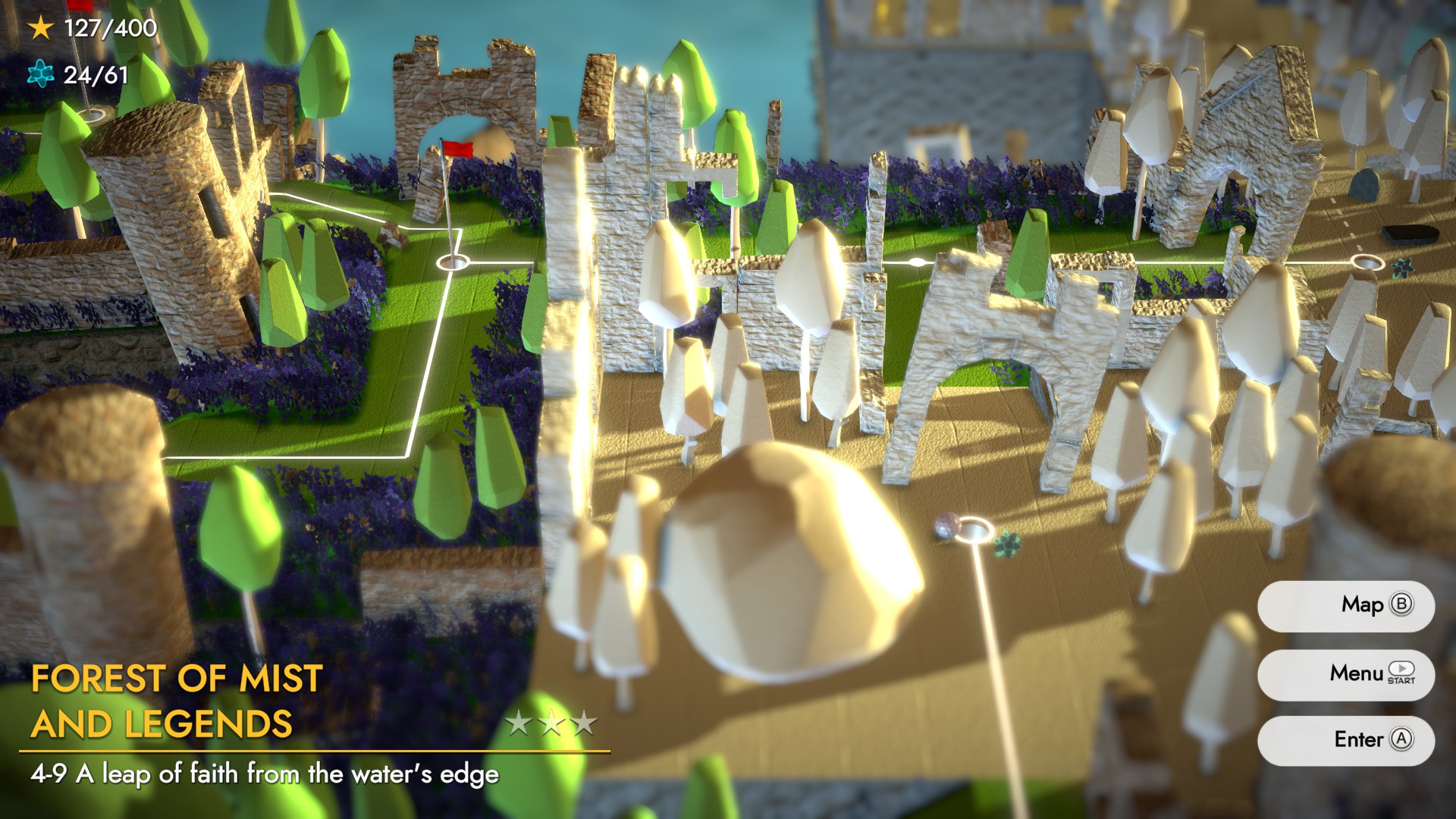Screen dimensions: 1456x819
Task: Open the Map view button
Action: click(x=1345, y=605)
